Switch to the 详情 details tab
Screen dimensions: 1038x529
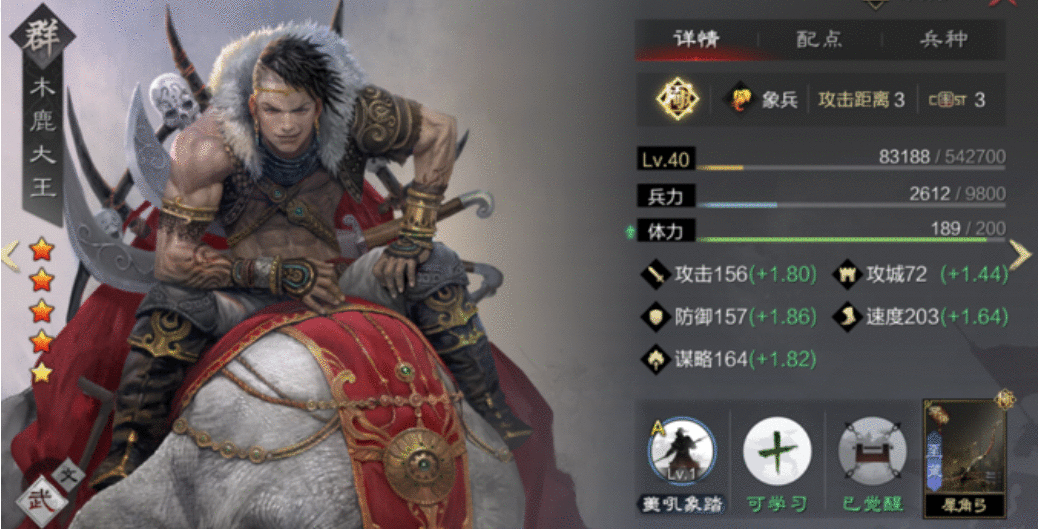698,40
